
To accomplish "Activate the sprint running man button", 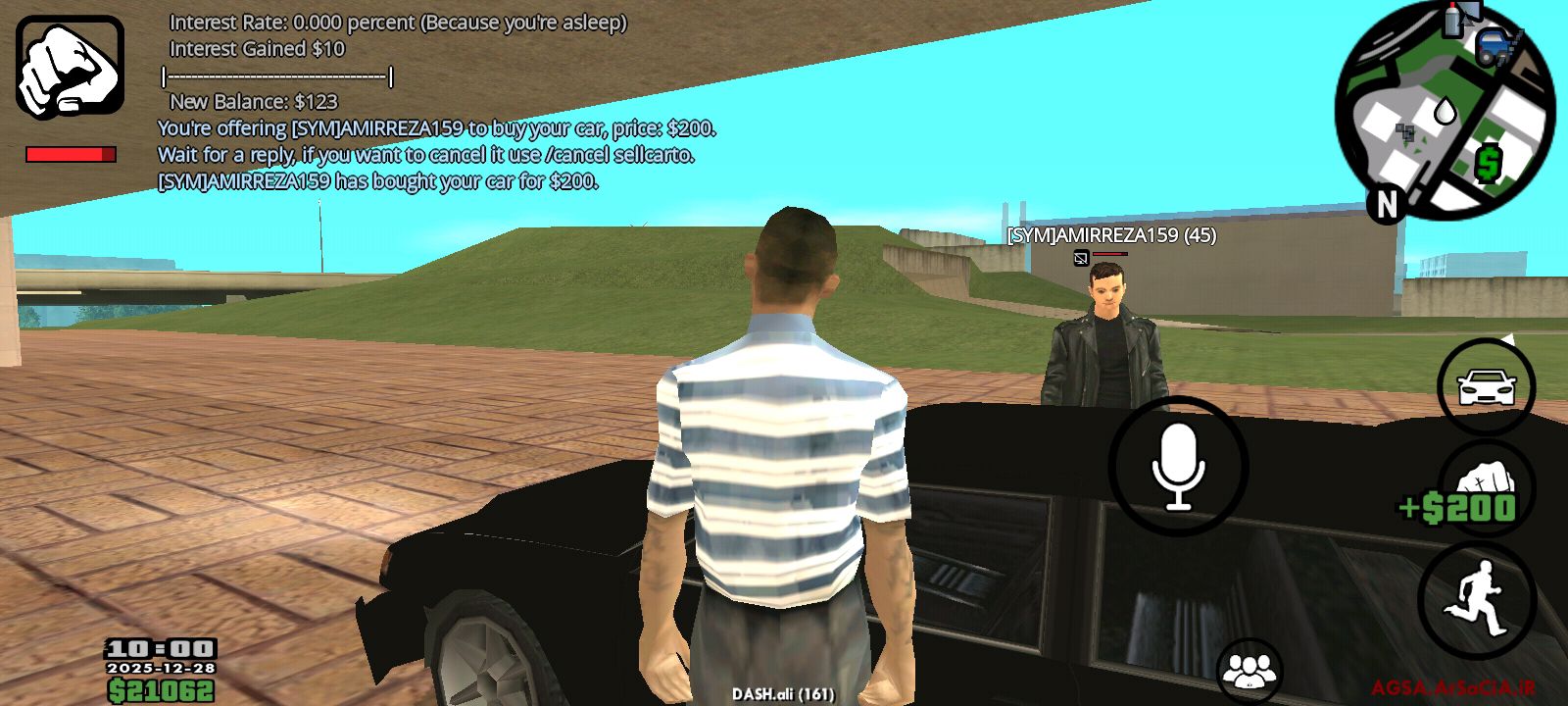I will 1477,599.
